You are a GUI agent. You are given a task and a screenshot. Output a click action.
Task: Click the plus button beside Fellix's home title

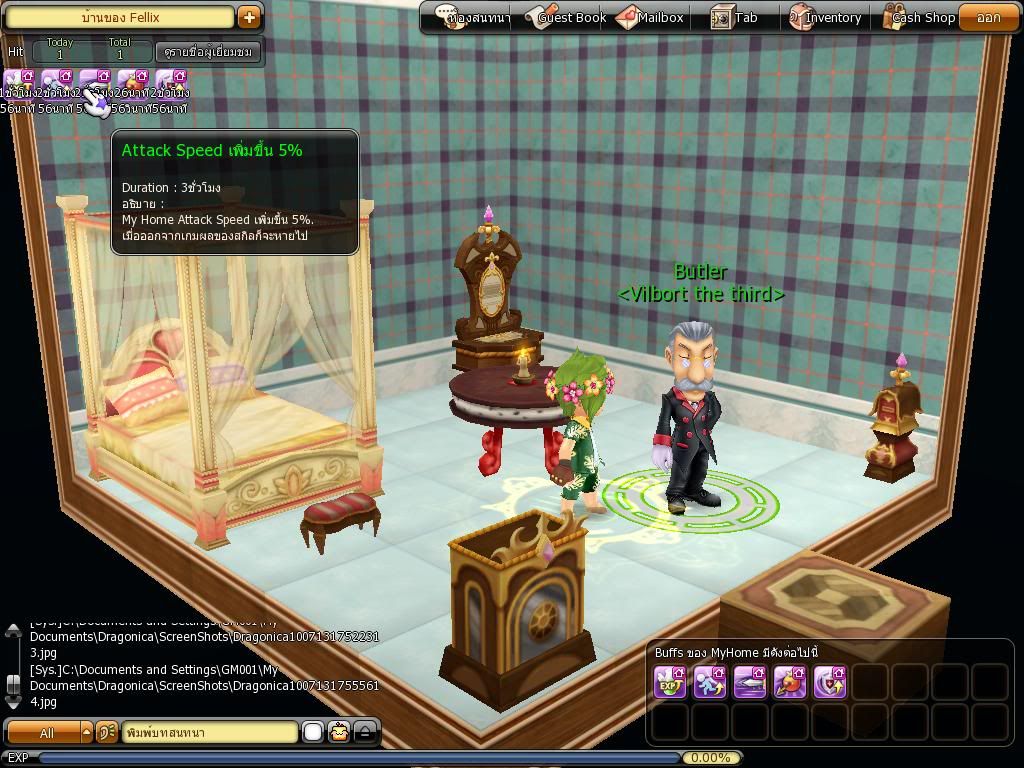click(249, 17)
